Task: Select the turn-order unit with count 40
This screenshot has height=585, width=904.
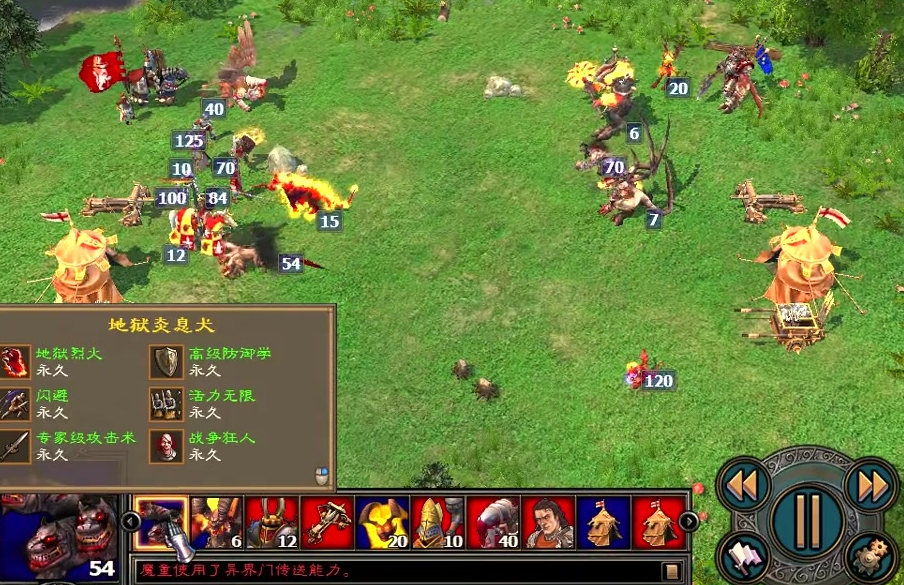Action: pyautogui.click(x=494, y=523)
